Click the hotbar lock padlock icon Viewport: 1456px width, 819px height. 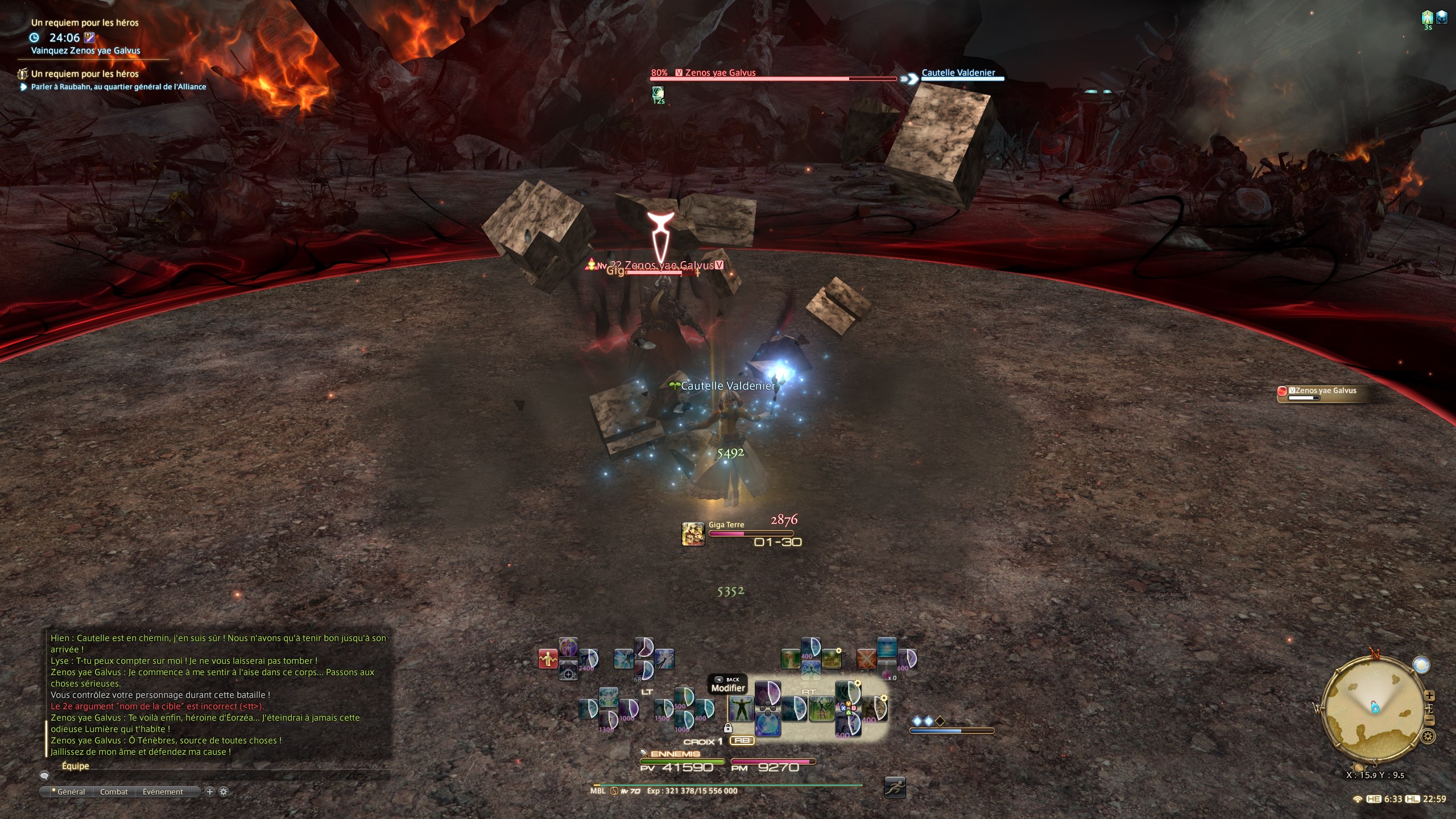(x=727, y=728)
